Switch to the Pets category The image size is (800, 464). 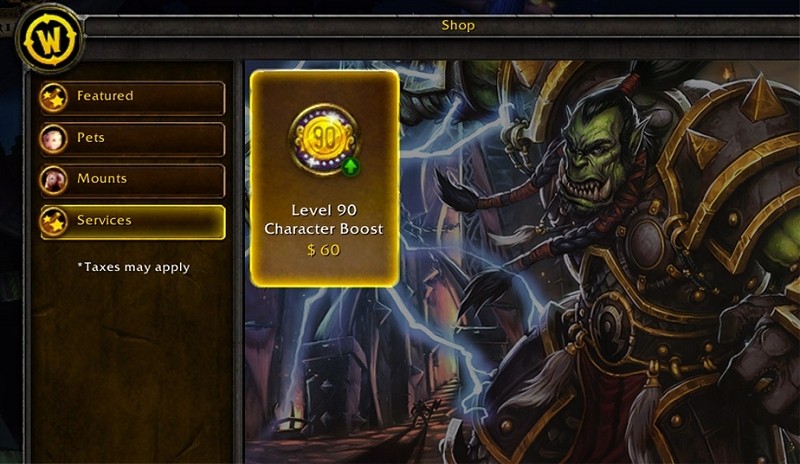tap(132, 138)
